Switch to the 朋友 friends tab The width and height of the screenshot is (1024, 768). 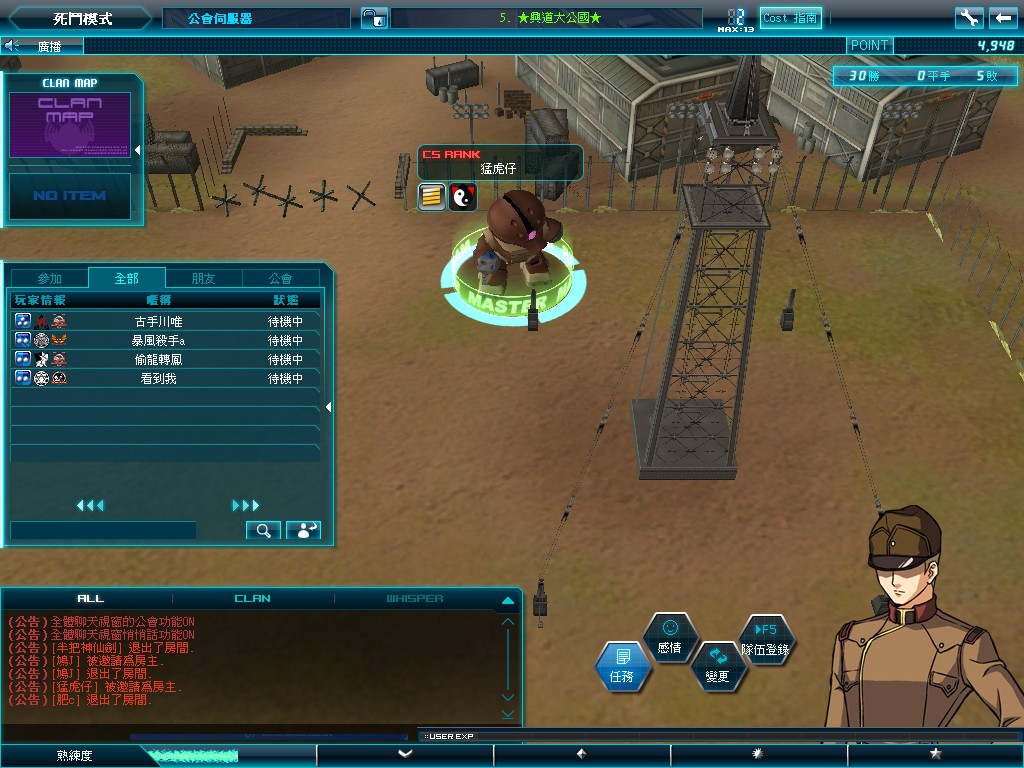point(203,279)
